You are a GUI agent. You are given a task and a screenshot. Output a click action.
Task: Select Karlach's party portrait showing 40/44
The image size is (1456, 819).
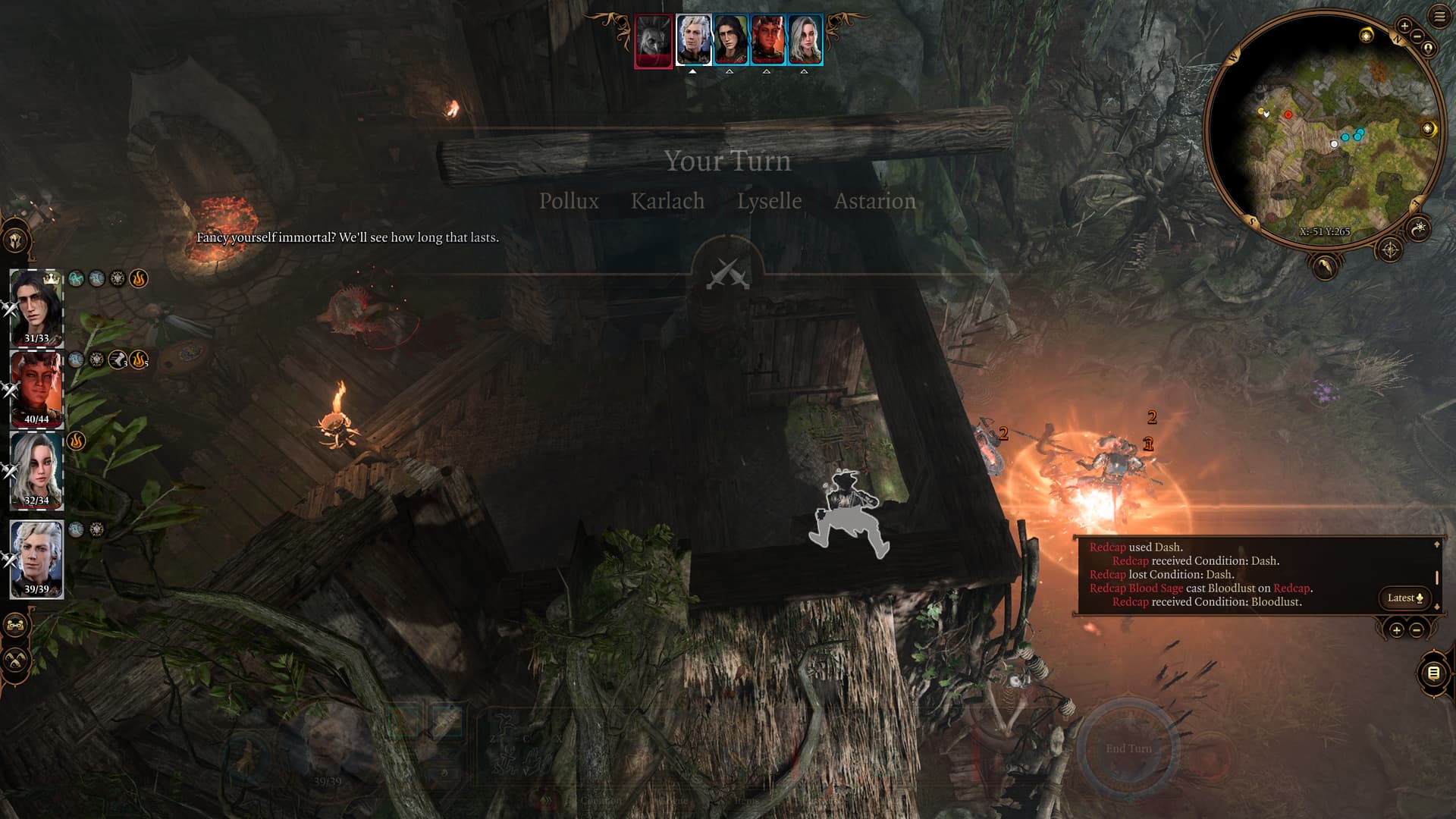pyautogui.click(x=36, y=388)
